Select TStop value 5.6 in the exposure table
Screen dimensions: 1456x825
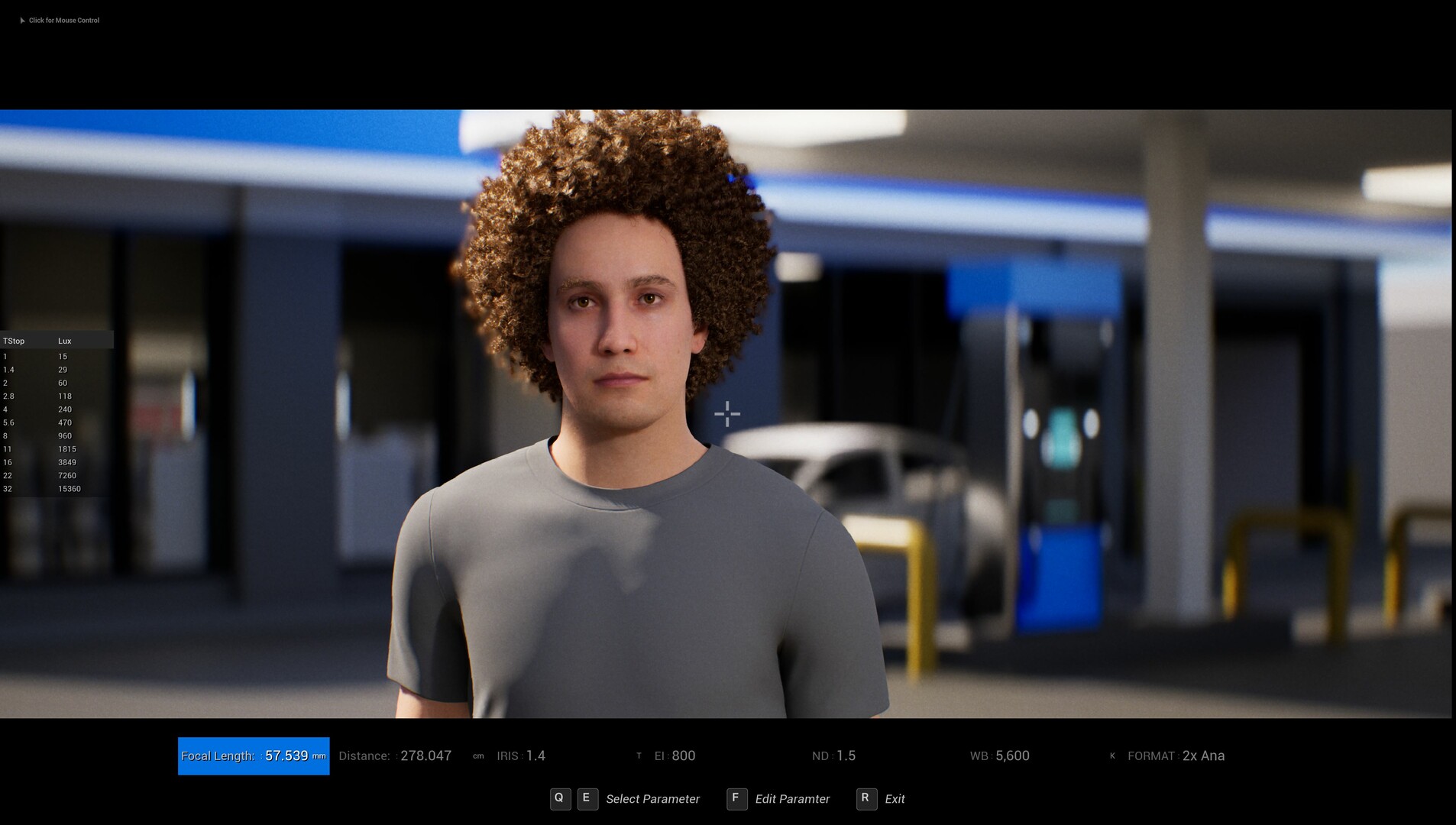point(8,422)
